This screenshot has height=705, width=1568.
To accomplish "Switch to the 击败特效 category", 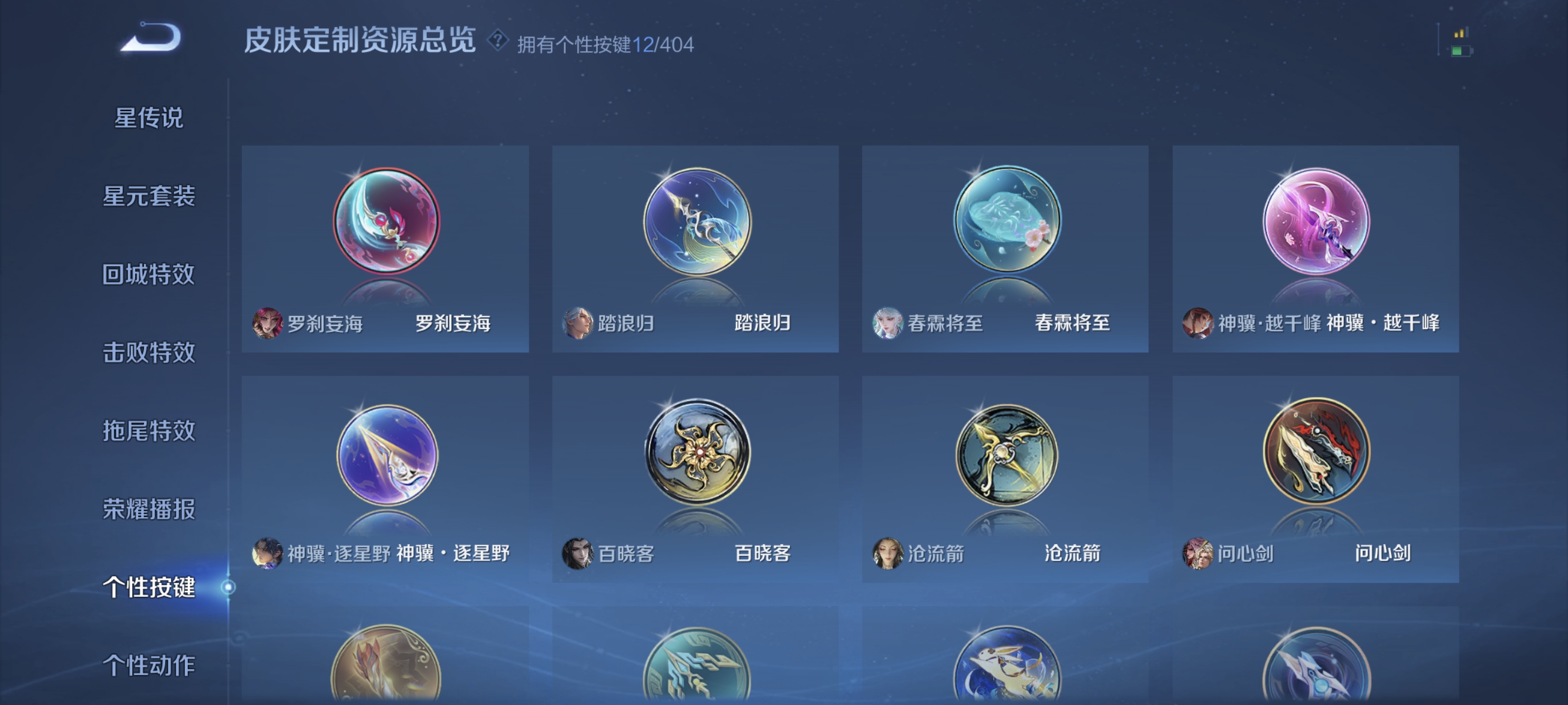I will tap(150, 352).
